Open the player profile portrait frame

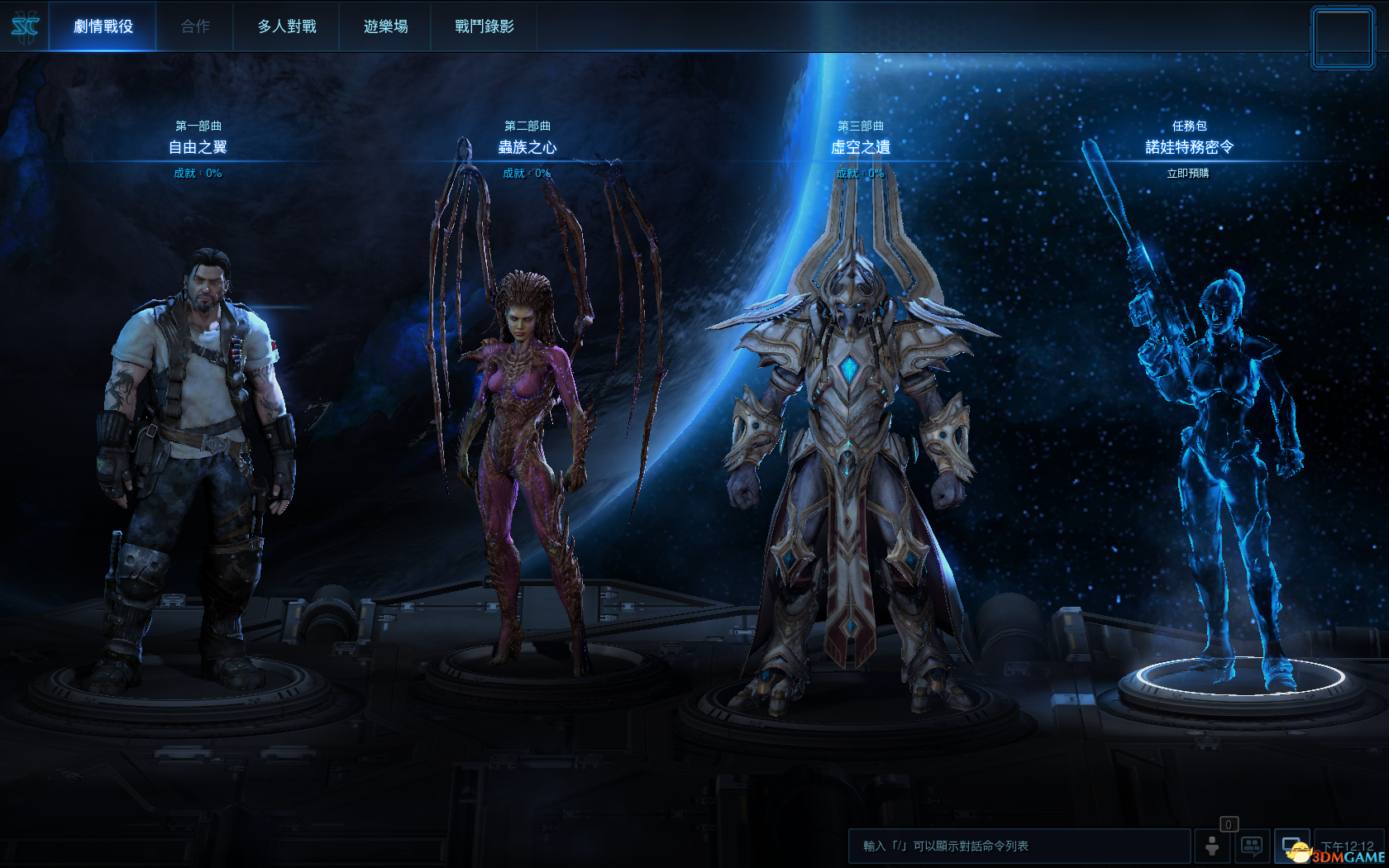(x=1342, y=36)
